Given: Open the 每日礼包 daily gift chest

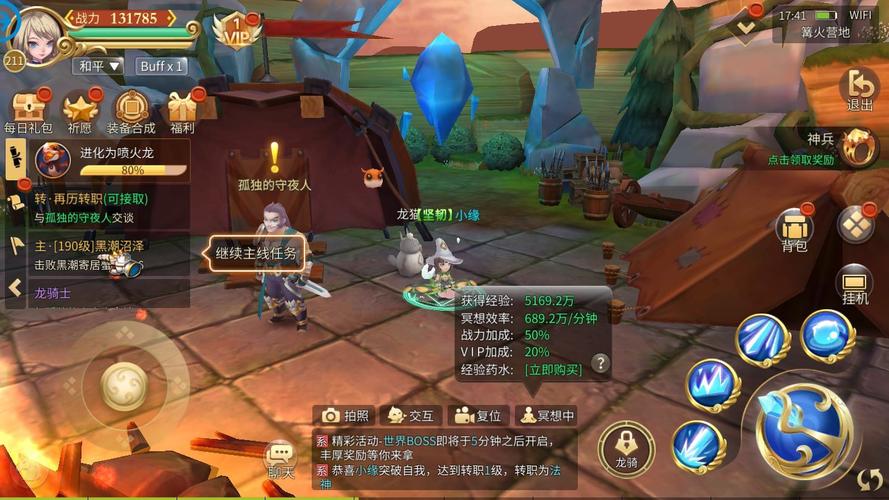Looking at the screenshot, I should [x=27, y=110].
